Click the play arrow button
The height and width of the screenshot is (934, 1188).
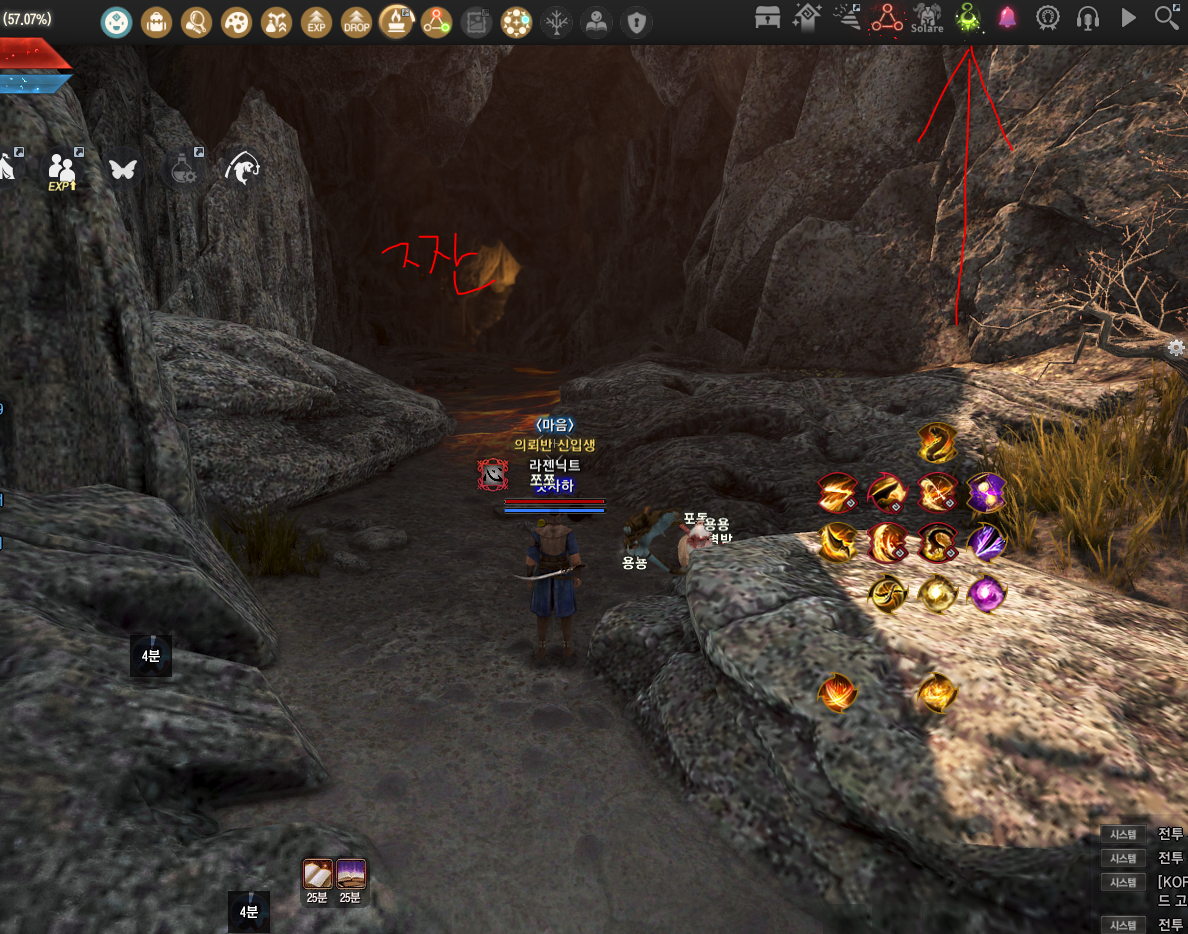click(x=1129, y=18)
